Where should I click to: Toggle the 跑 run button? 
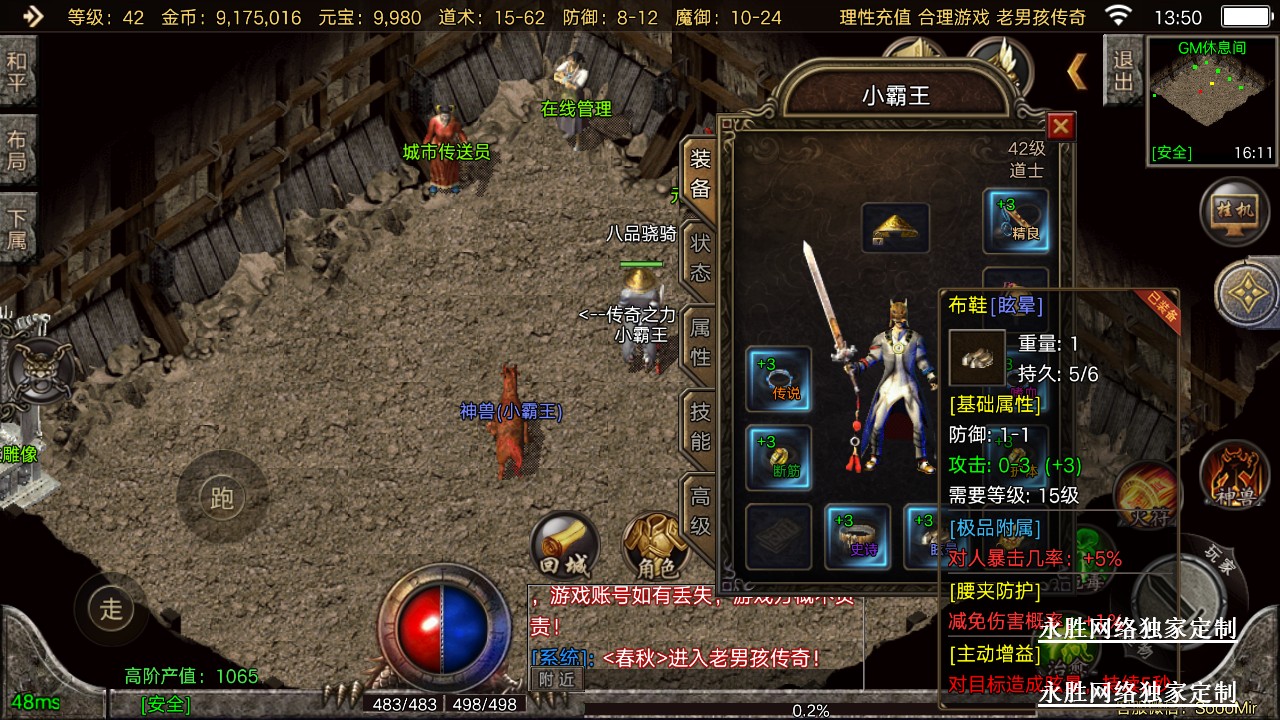[221, 497]
